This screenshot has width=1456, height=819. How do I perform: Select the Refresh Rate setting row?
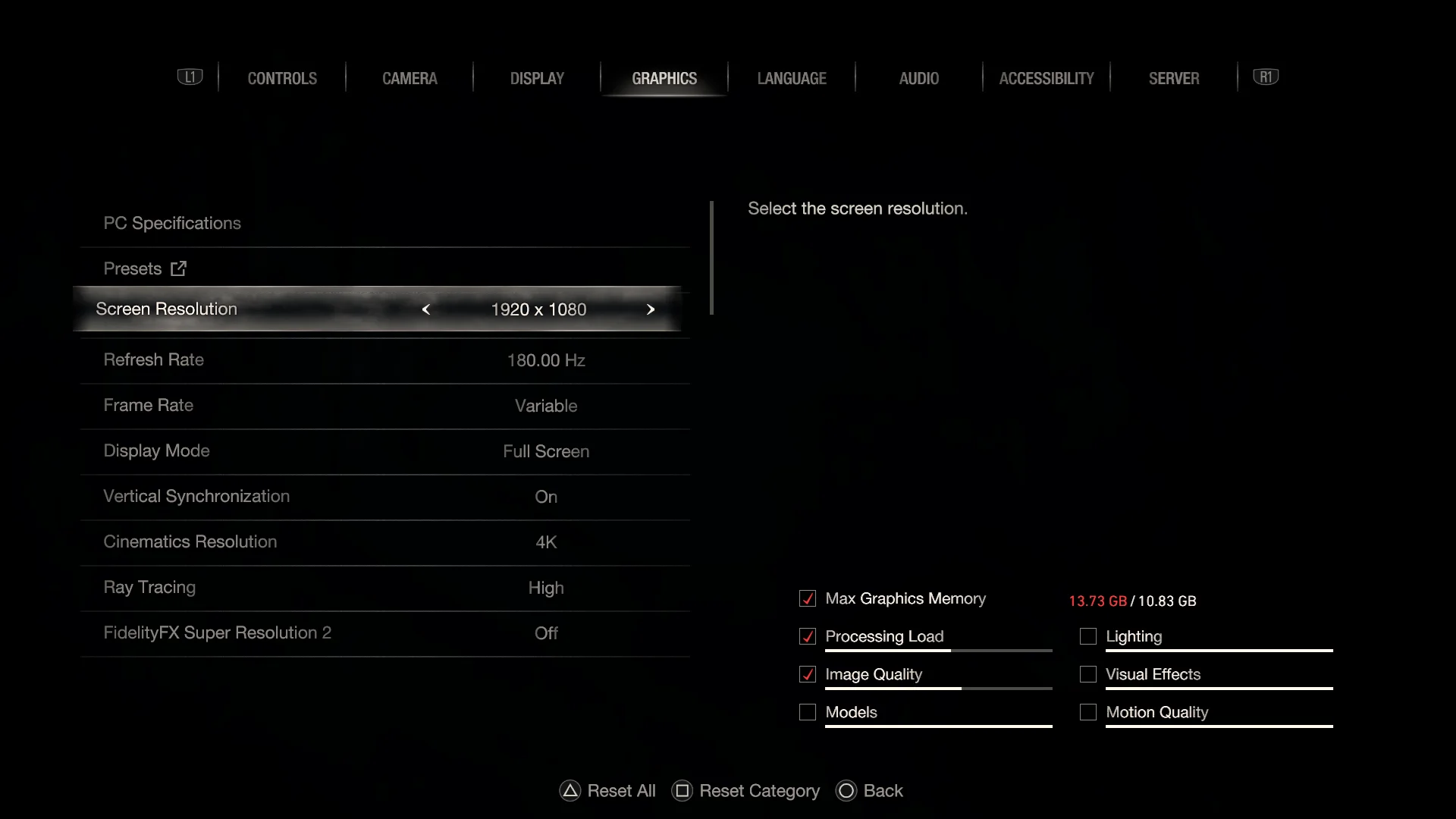tap(384, 360)
